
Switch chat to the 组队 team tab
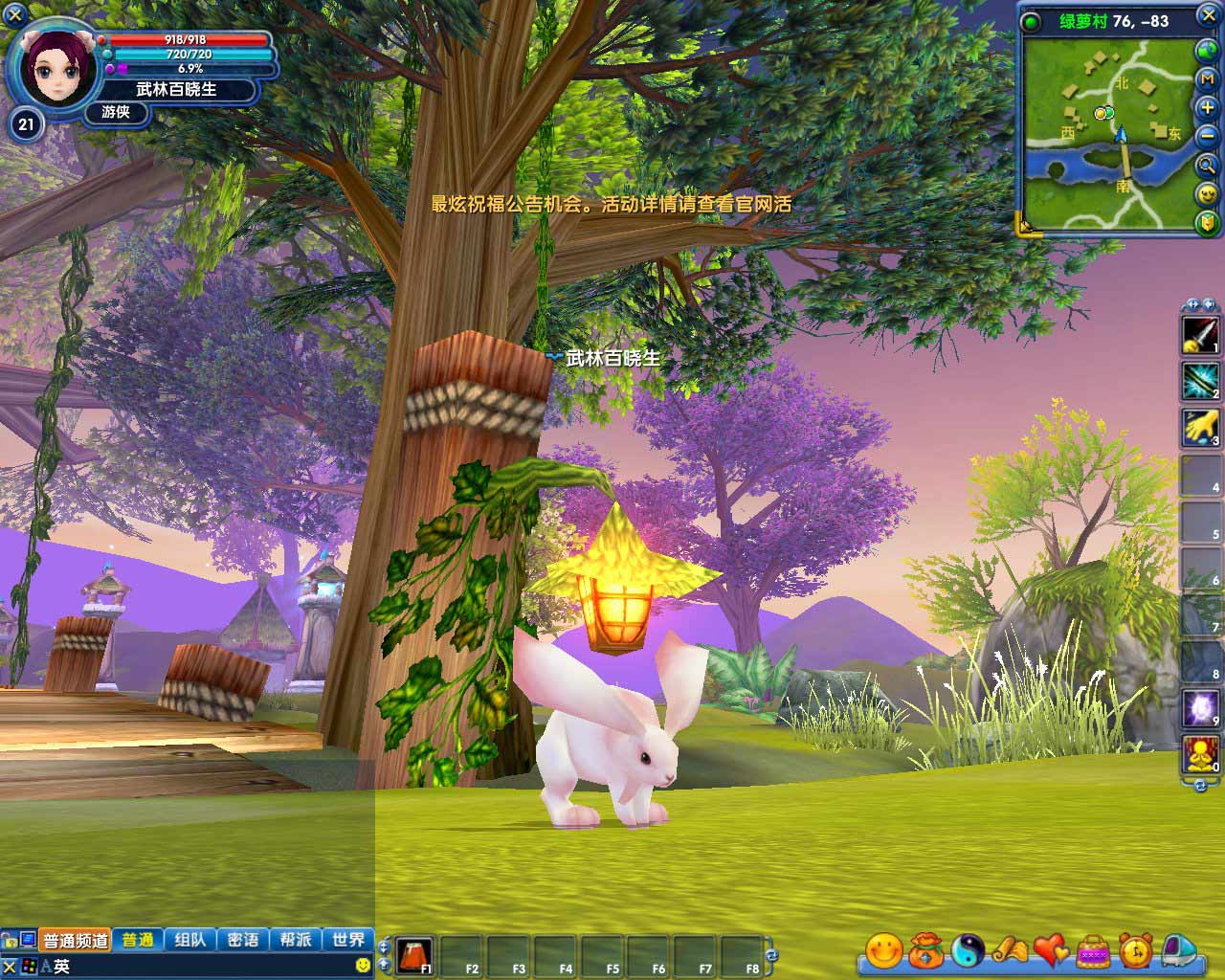tap(190, 940)
